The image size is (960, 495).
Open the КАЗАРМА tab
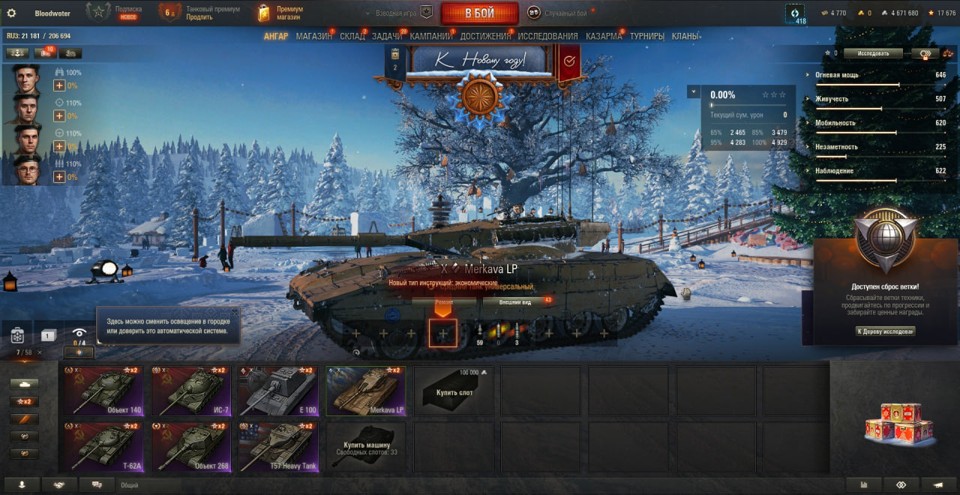604,36
